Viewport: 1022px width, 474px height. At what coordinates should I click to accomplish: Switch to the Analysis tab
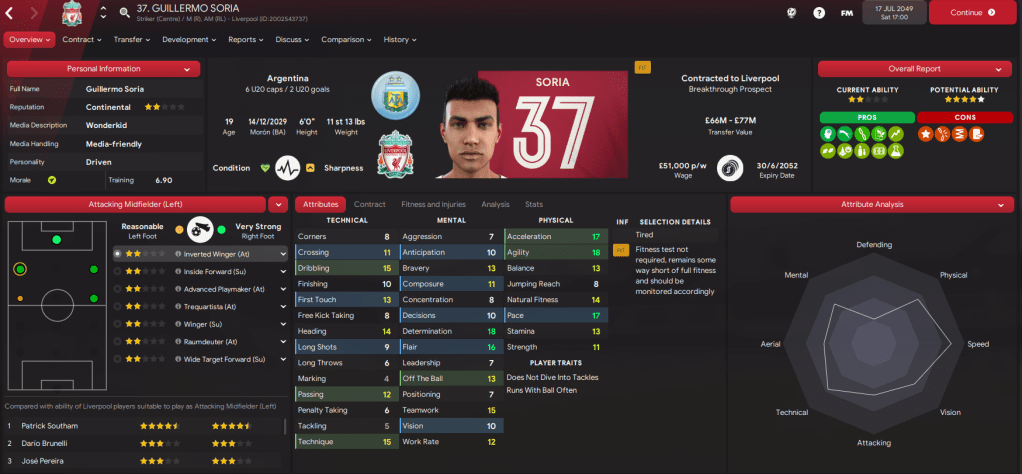(495, 204)
